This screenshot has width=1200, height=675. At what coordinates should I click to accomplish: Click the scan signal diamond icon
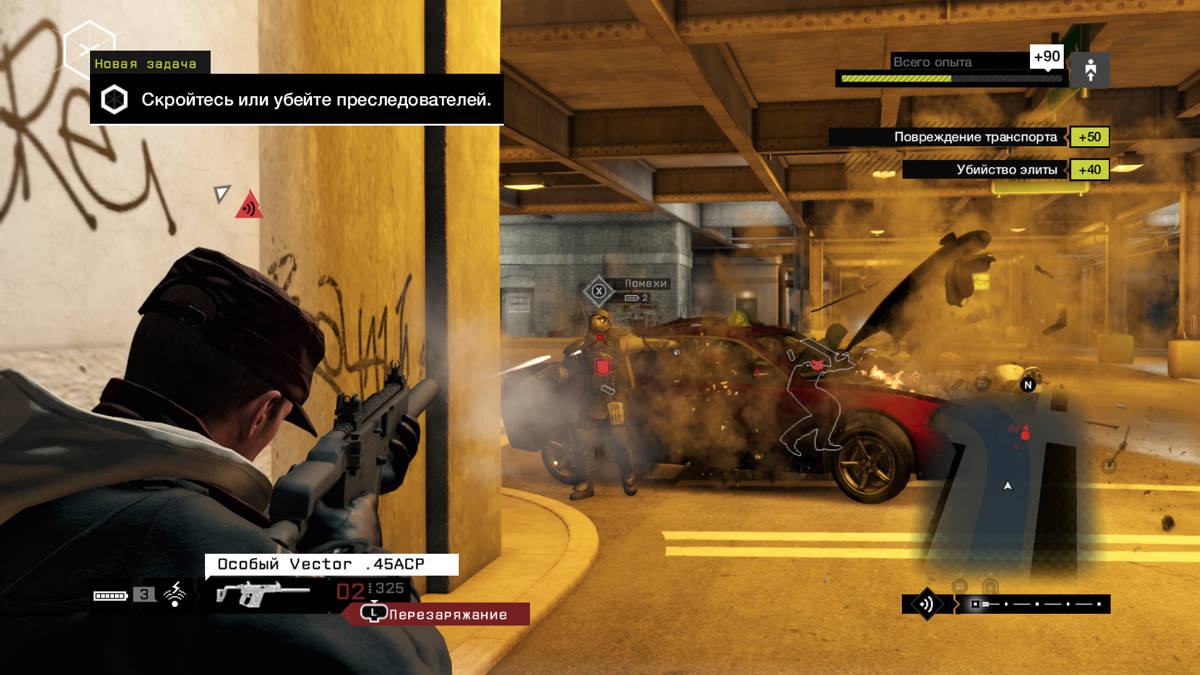(x=926, y=604)
